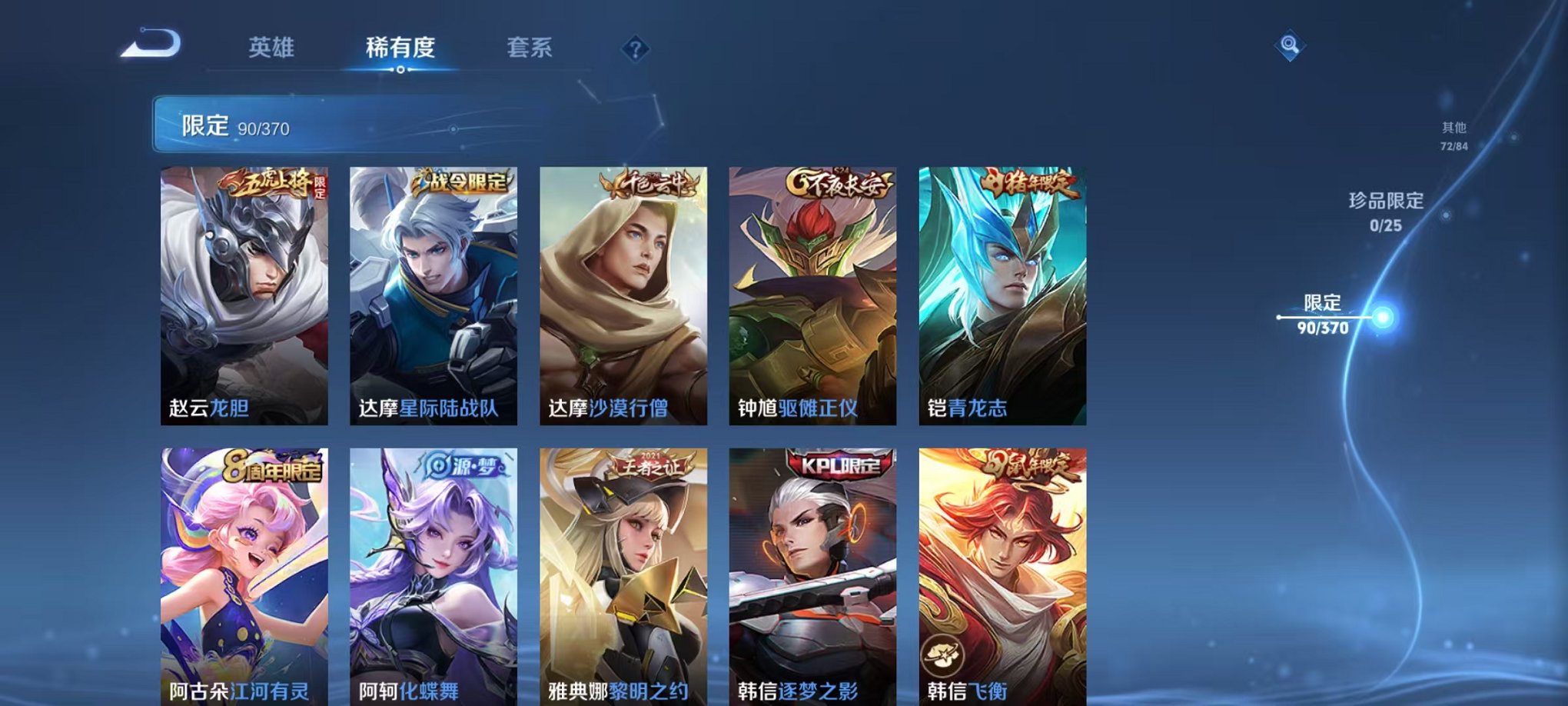Select the 稀有度 tab

(x=399, y=48)
